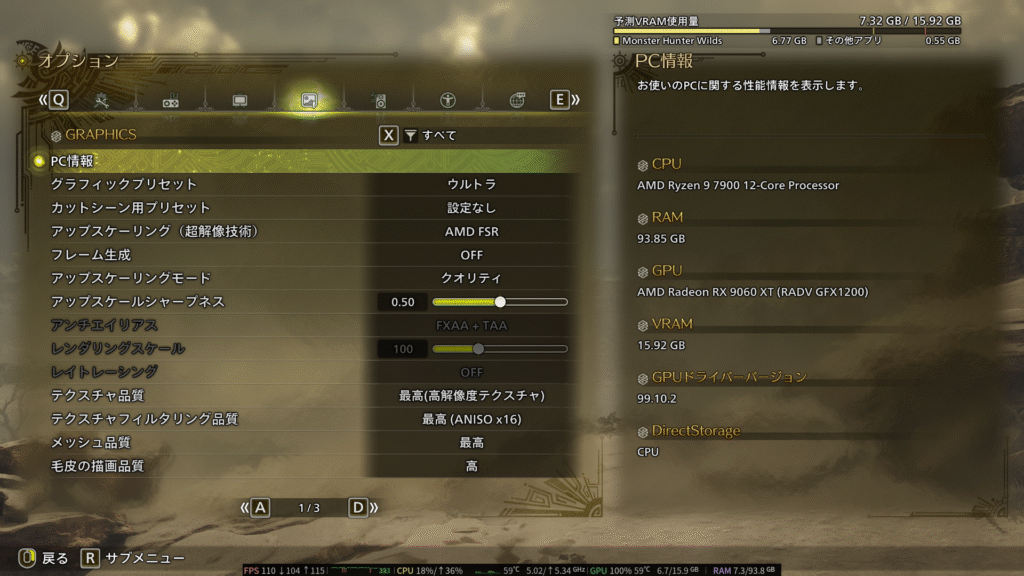1024x576 pixels.
Task: Go to the next settings page arrow
Action: click(x=358, y=508)
